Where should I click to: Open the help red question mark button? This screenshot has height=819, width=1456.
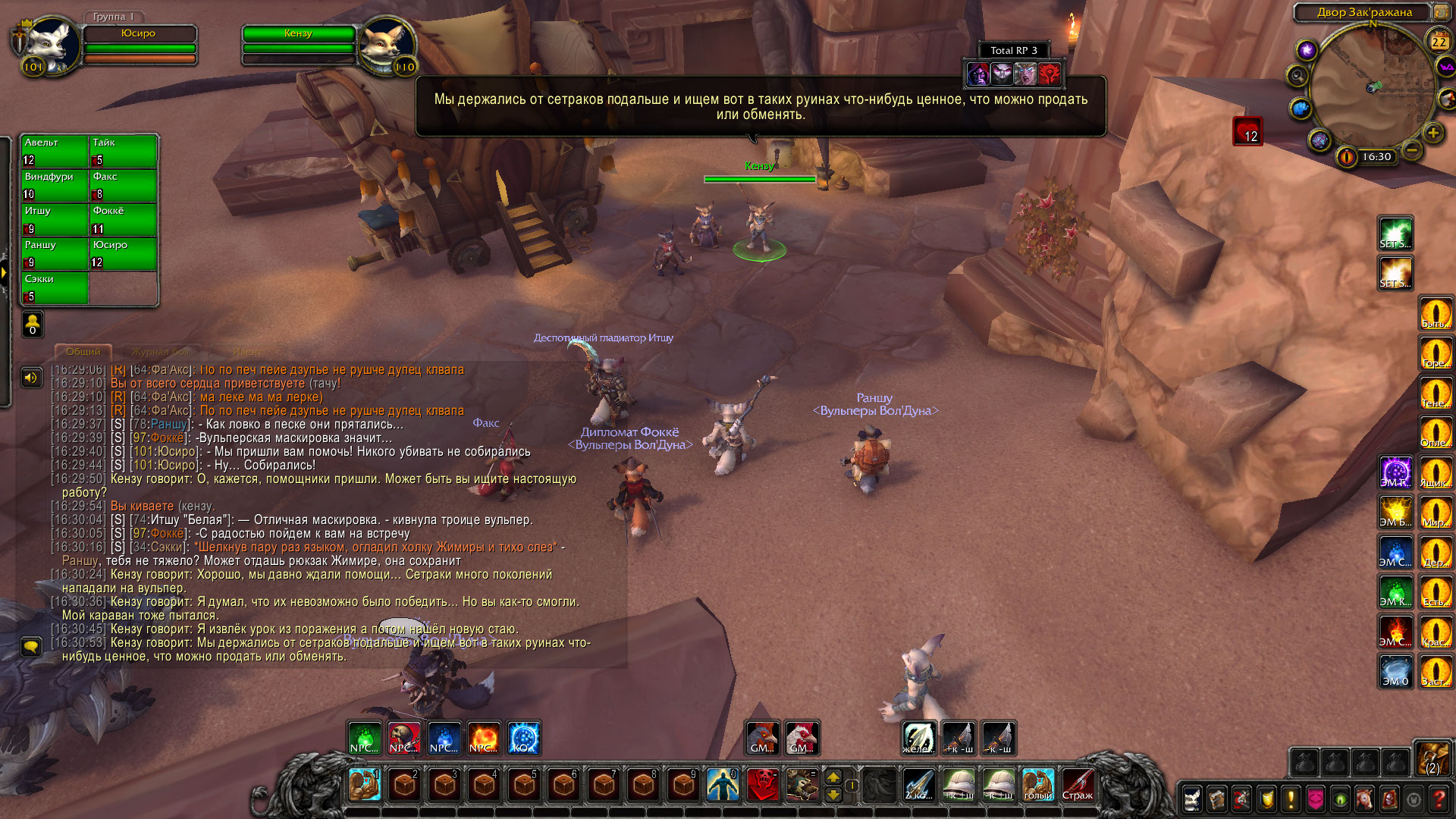(x=1439, y=799)
